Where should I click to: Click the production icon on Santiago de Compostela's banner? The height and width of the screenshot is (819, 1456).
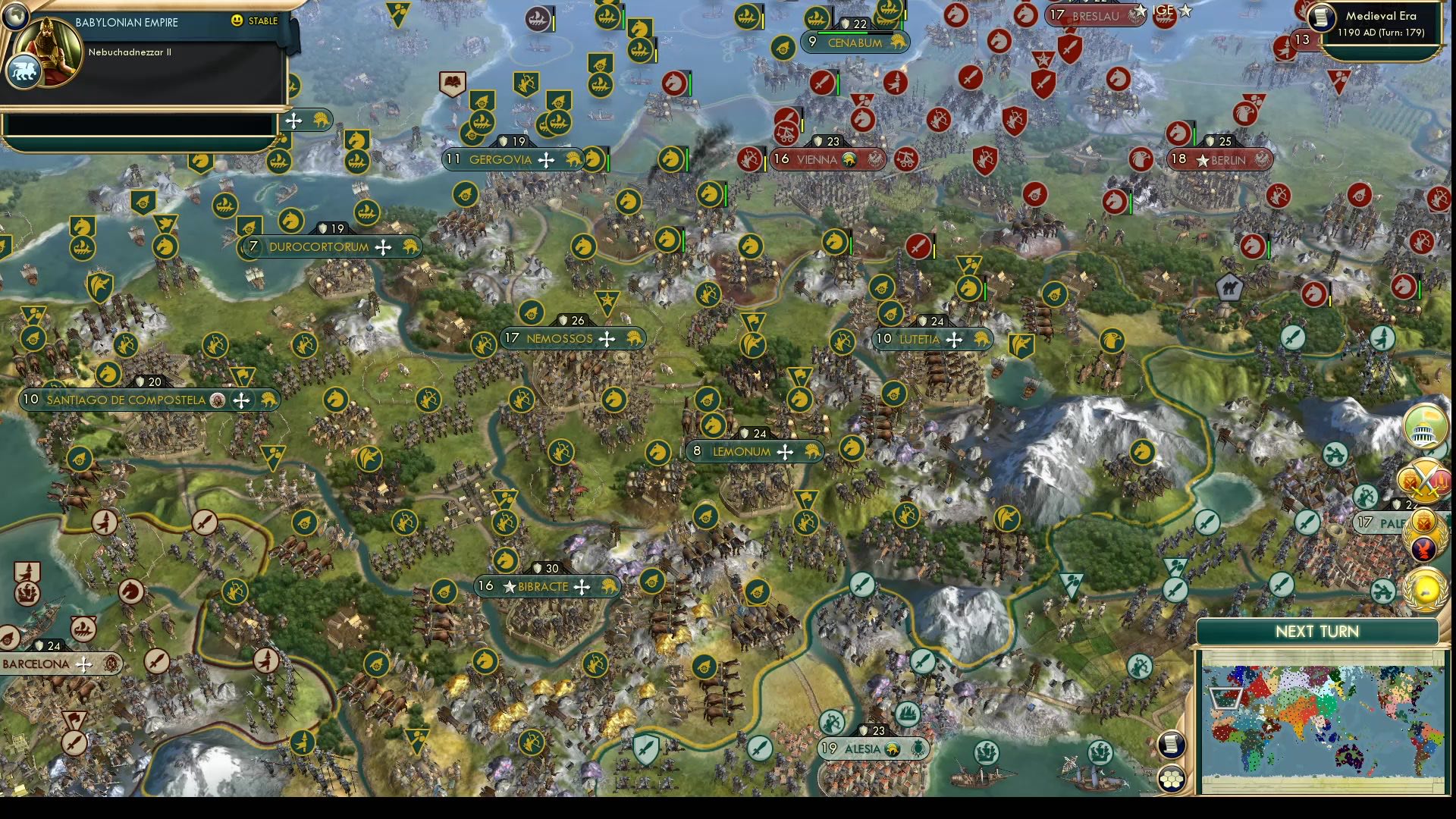tap(267, 400)
